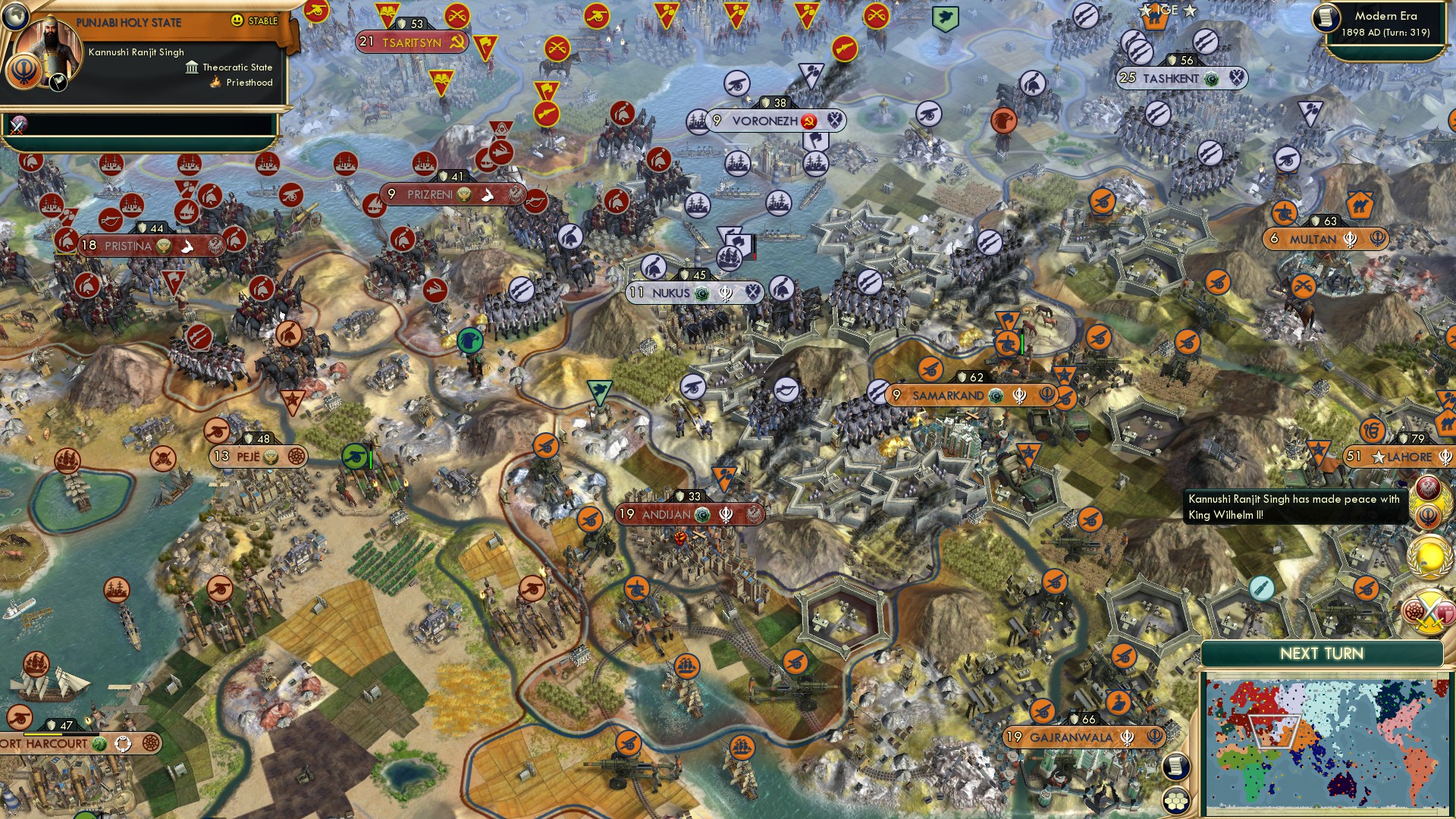This screenshot has width=1456, height=819.
Task: Click the crossed swords war notification icon
Action: 1428,611
